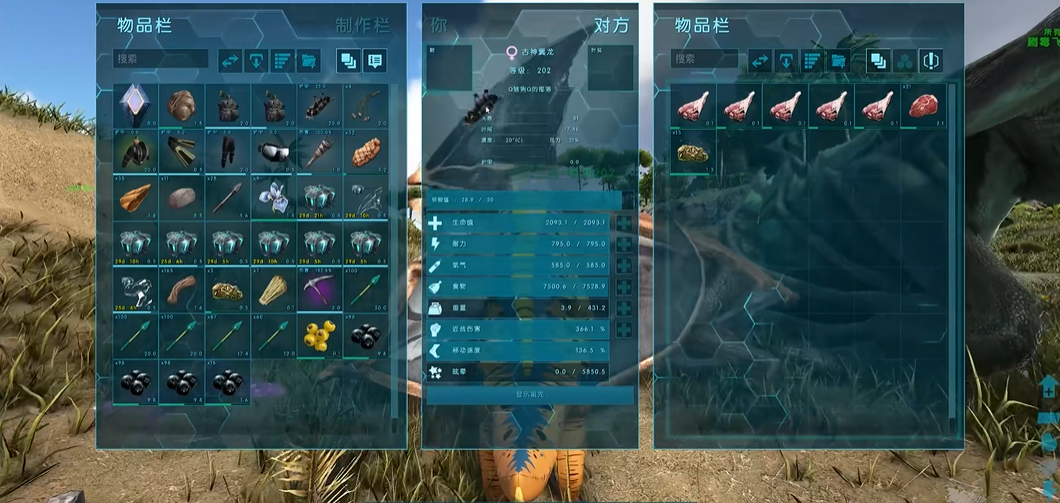Add a point to 重量 weight stat

tap(625, 310)
